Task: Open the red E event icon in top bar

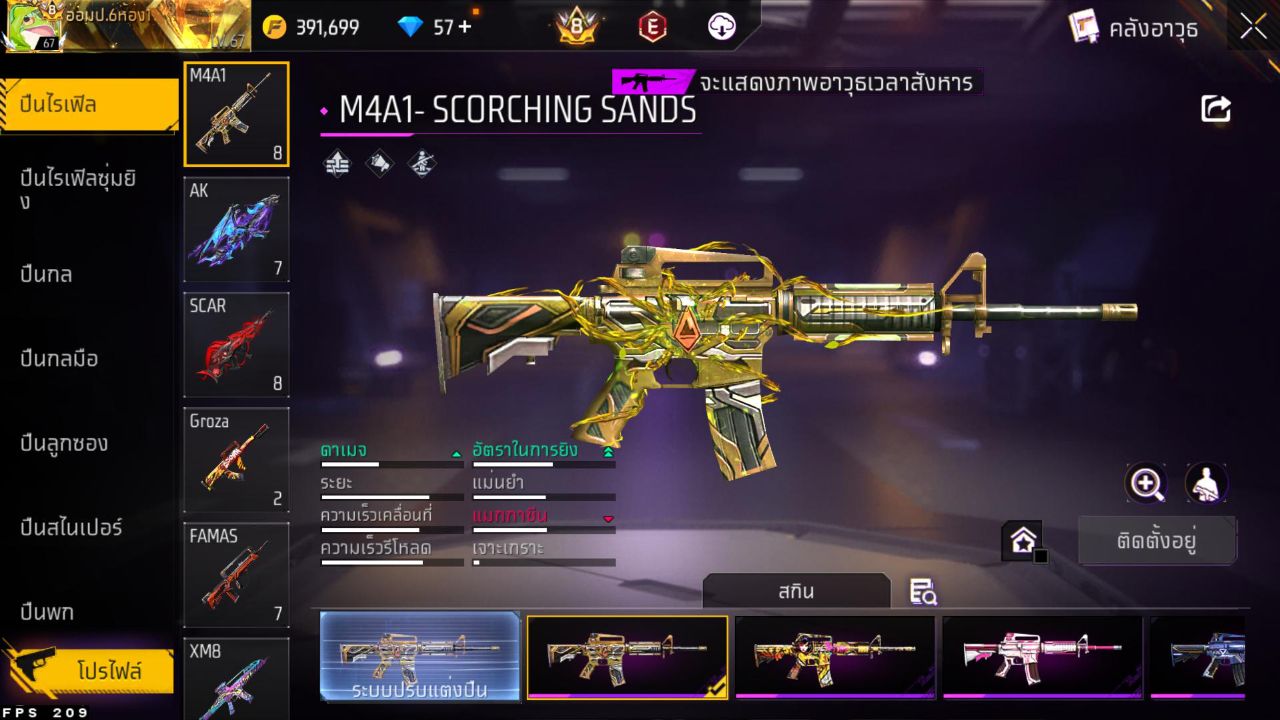Action: coord(652,27)
